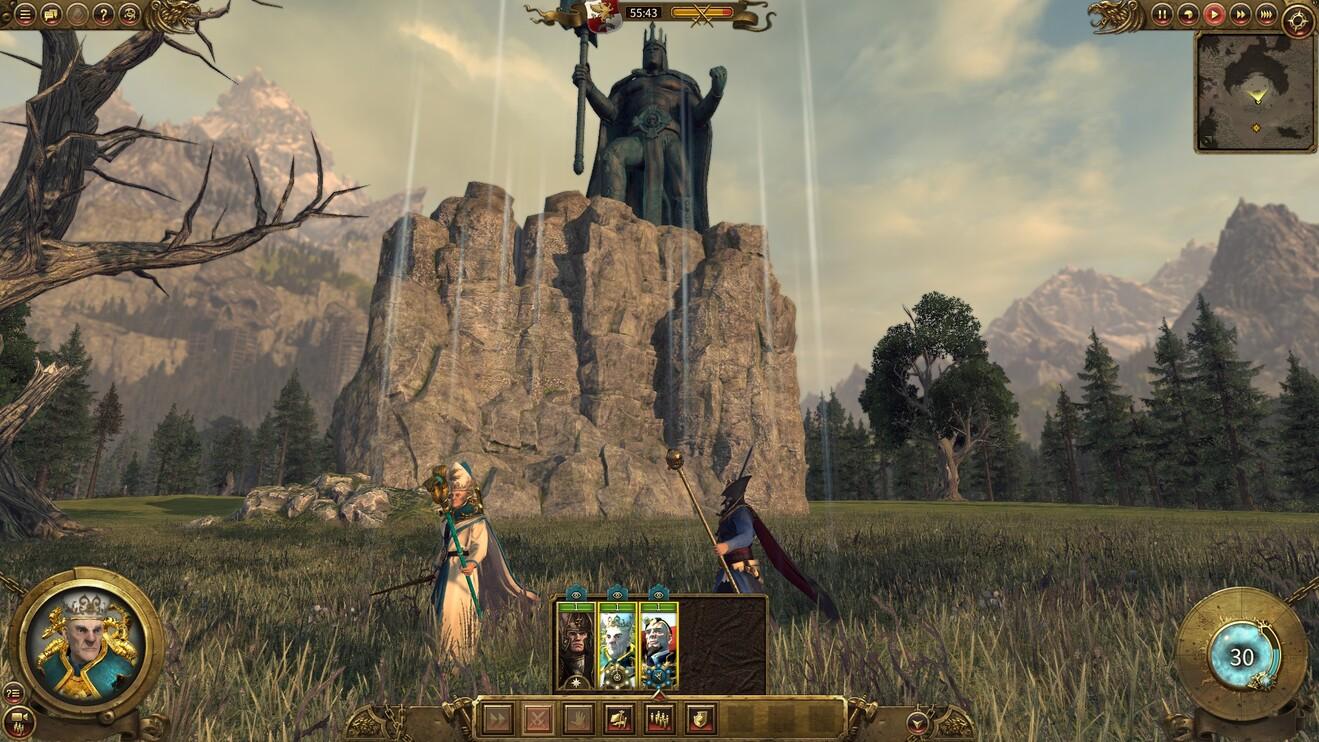Pause the battle
The height and width of the screenshot is (742, 1319).
tap(1161, 15)
